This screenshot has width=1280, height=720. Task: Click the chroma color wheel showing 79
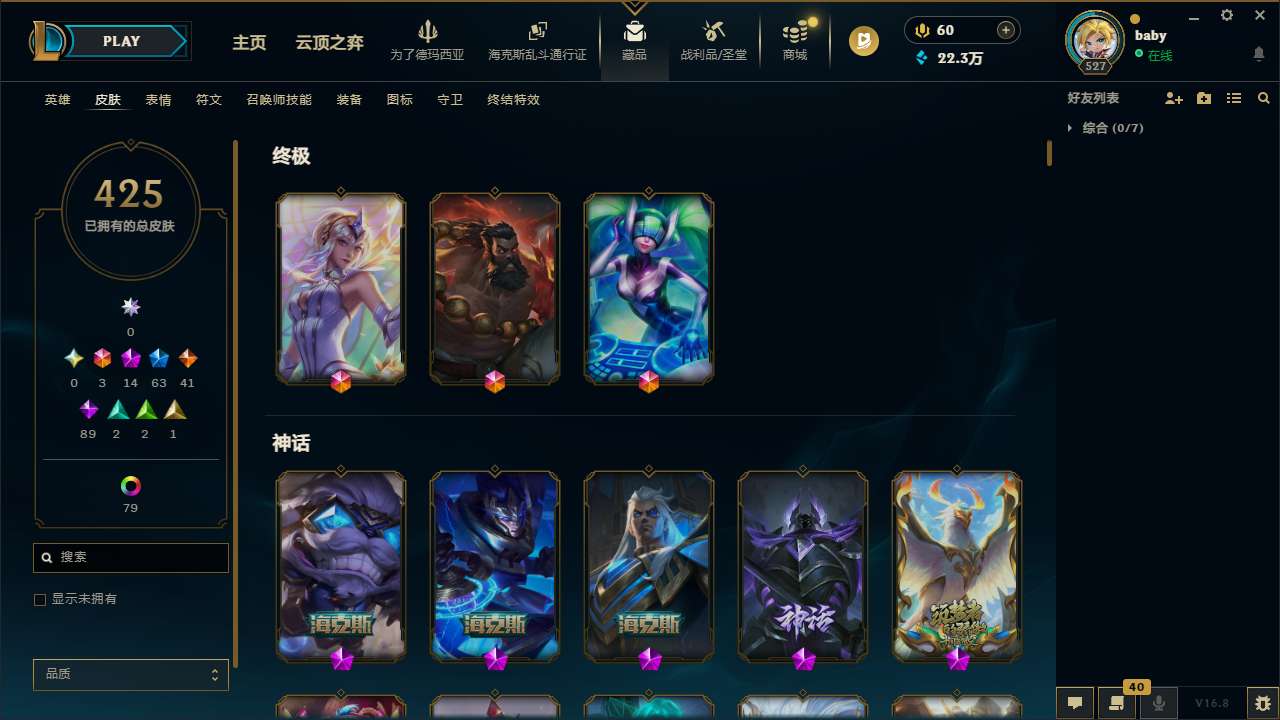tap(129, 487)
